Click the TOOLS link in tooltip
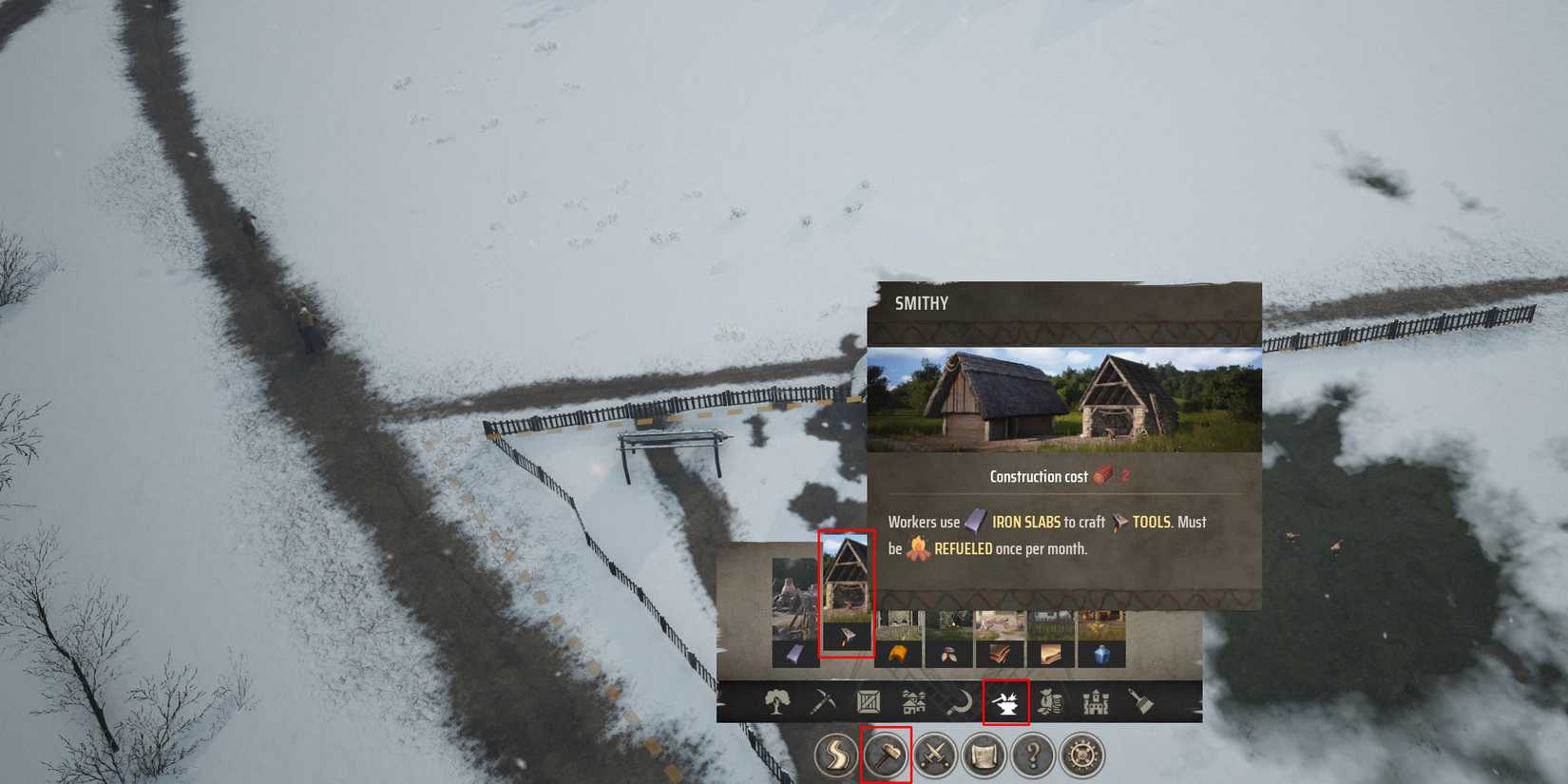The image size is (1568, 784). [x=1150, y=522]
